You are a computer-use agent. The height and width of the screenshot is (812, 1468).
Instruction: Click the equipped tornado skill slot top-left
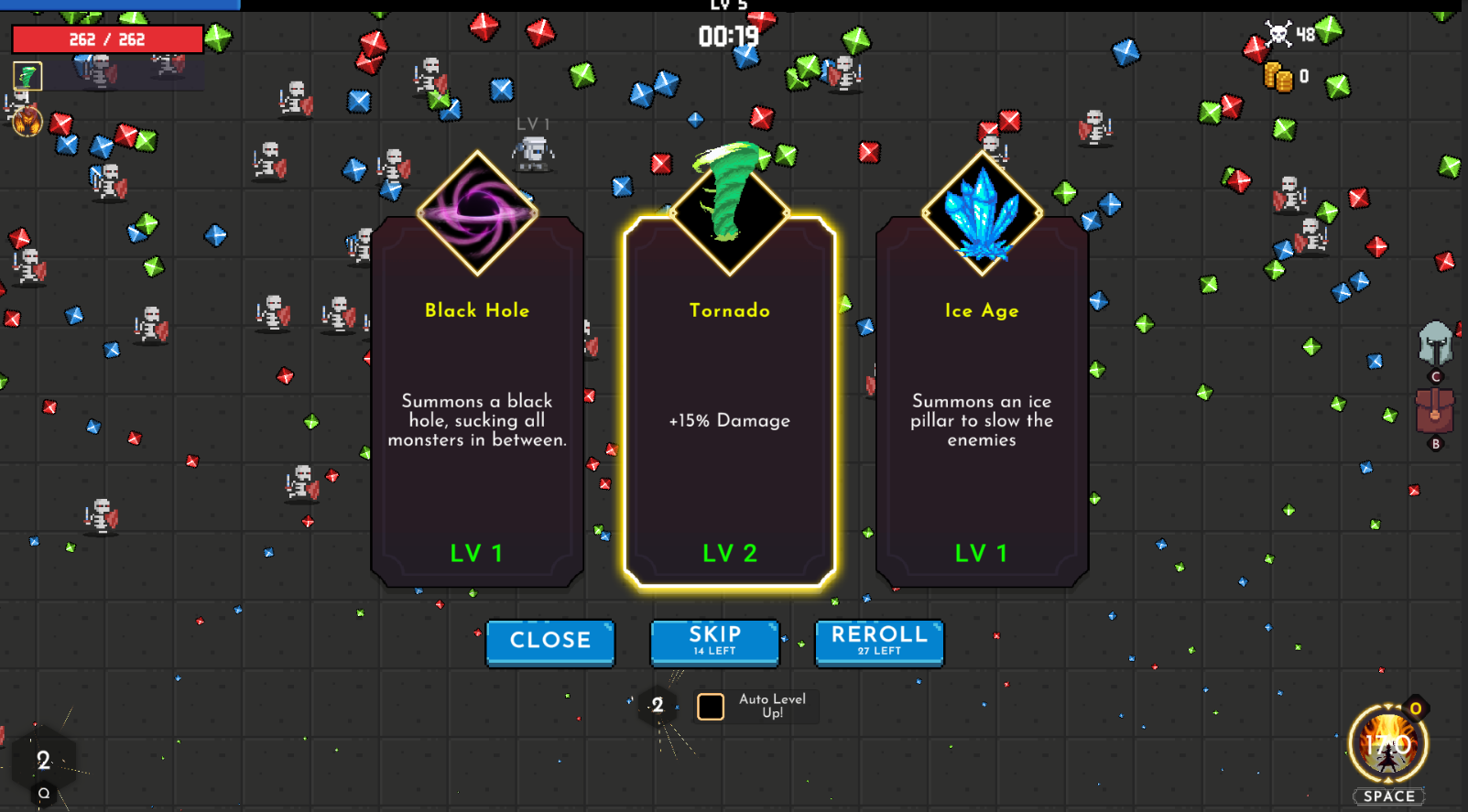(x=27, y=77)
